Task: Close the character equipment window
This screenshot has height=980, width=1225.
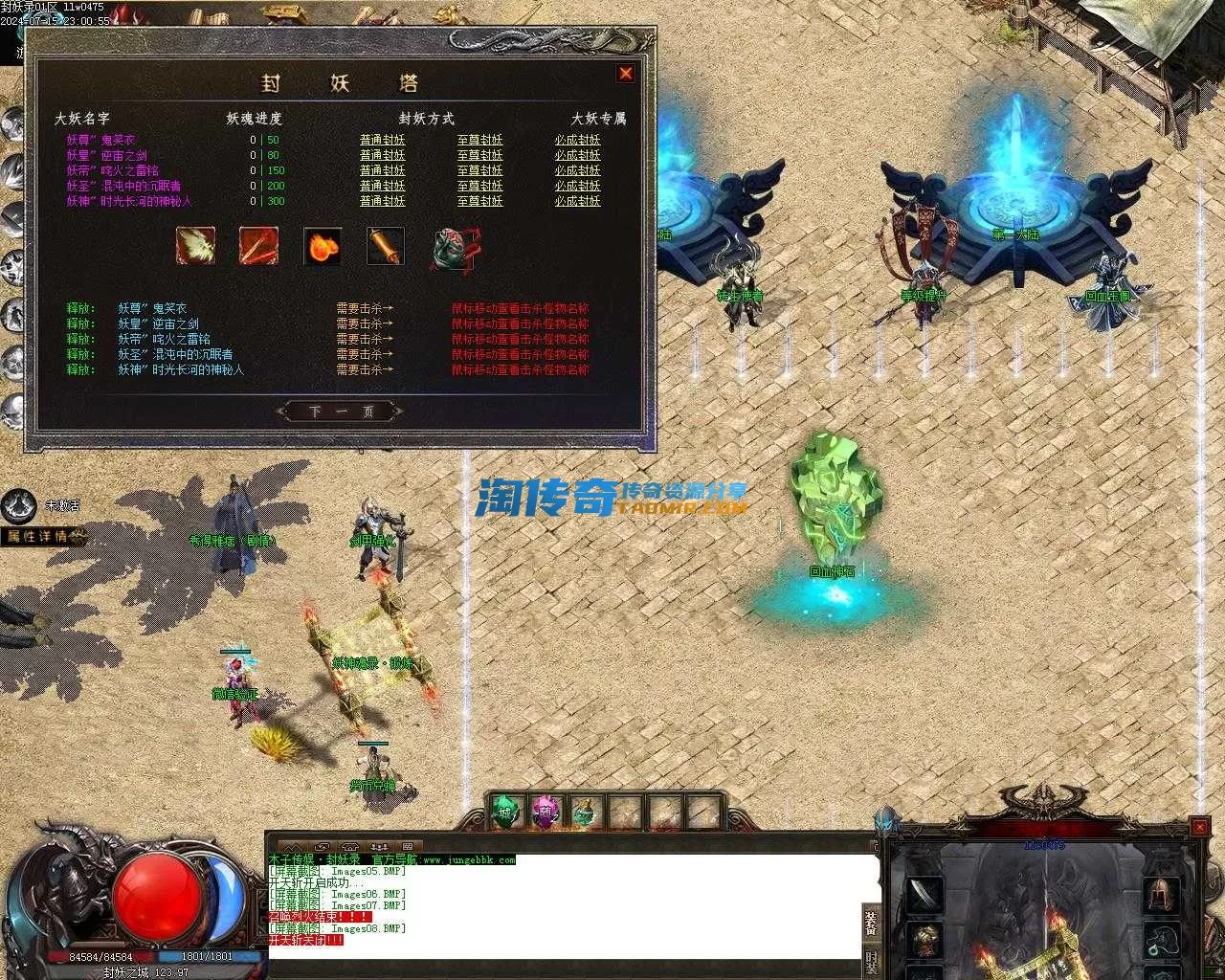Action: tap(1199, 826)
